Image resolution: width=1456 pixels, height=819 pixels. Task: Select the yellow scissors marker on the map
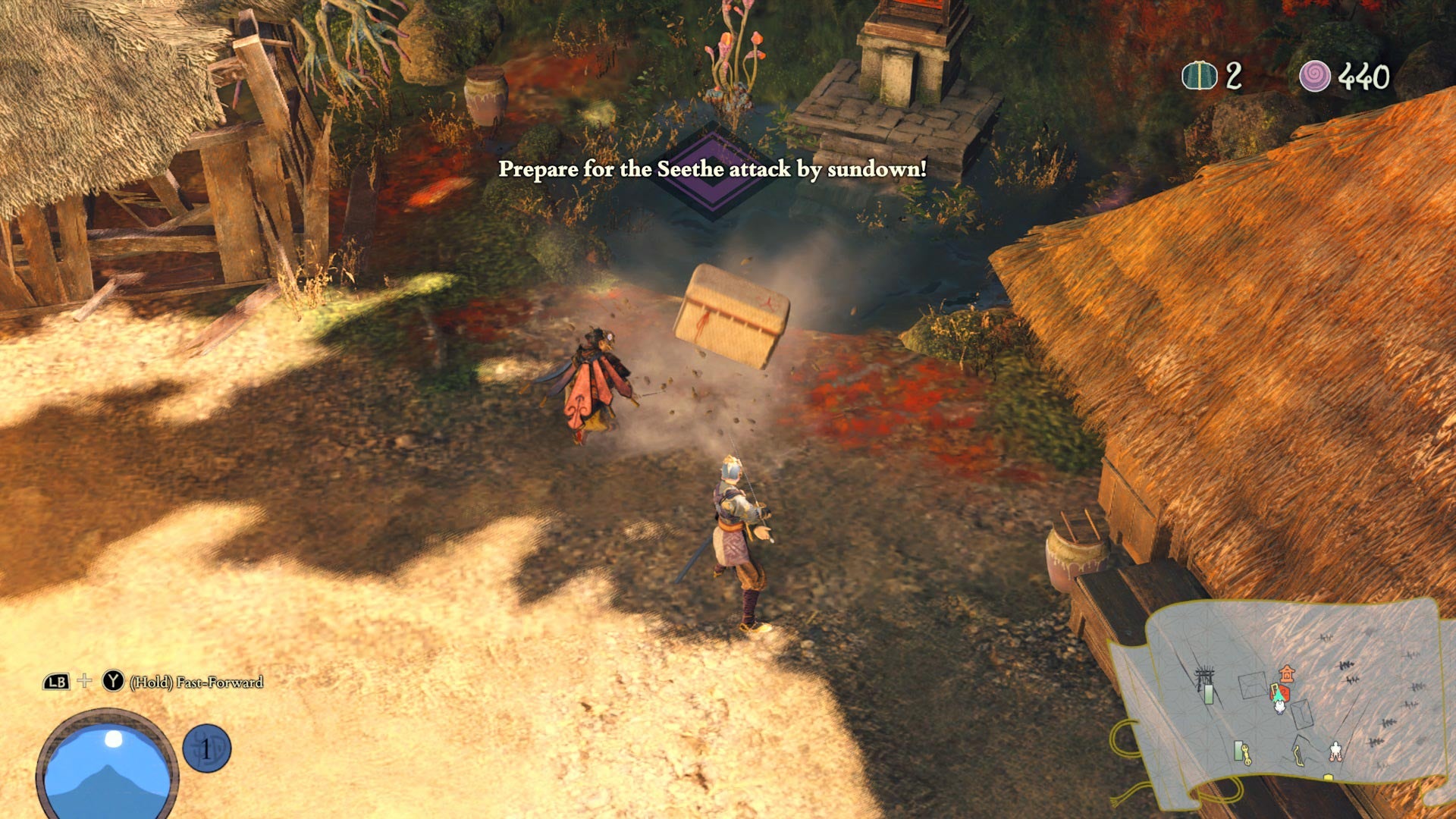(x=1246, y=755)
